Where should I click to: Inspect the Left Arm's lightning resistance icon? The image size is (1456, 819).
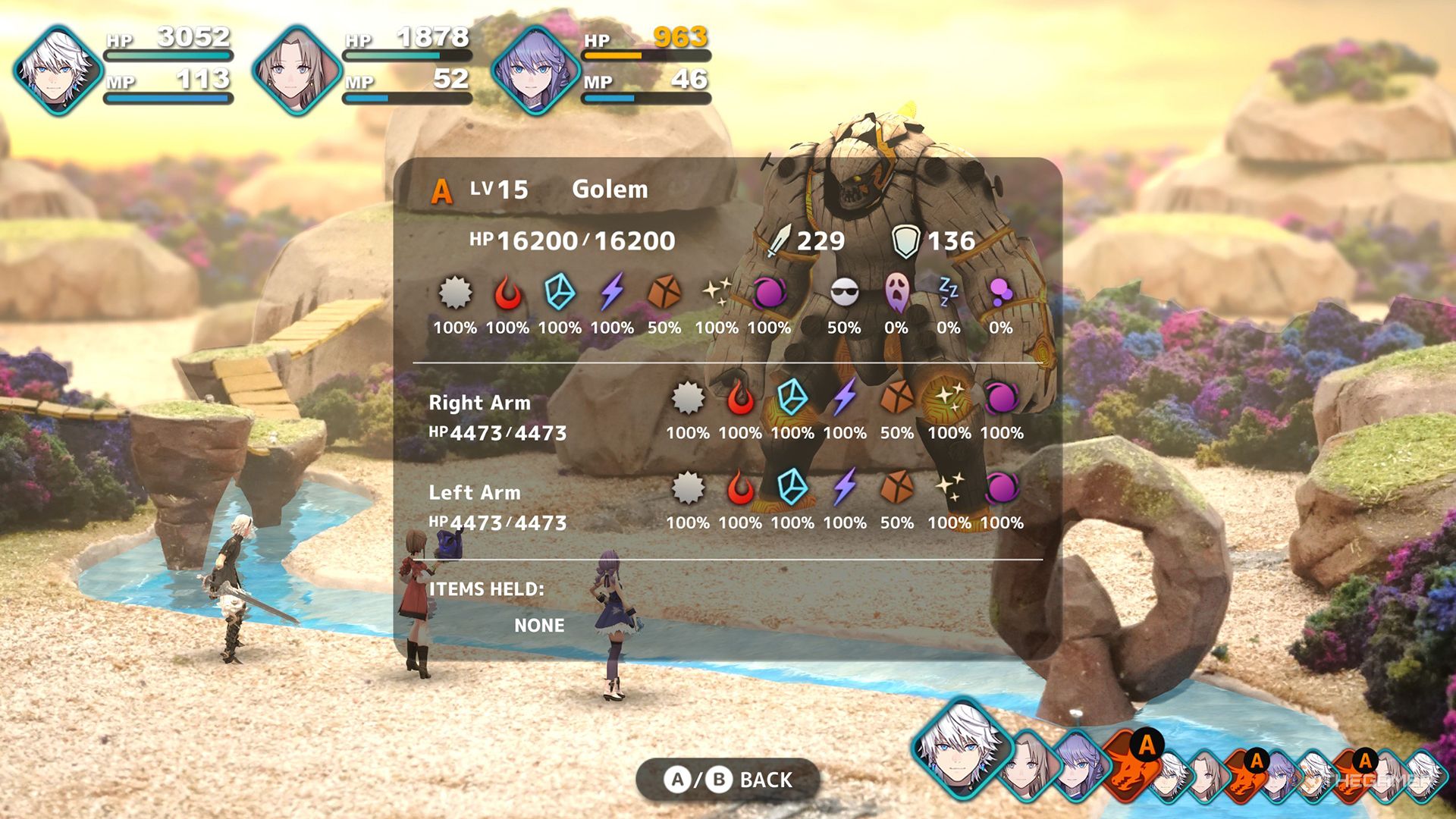(845, 488)
